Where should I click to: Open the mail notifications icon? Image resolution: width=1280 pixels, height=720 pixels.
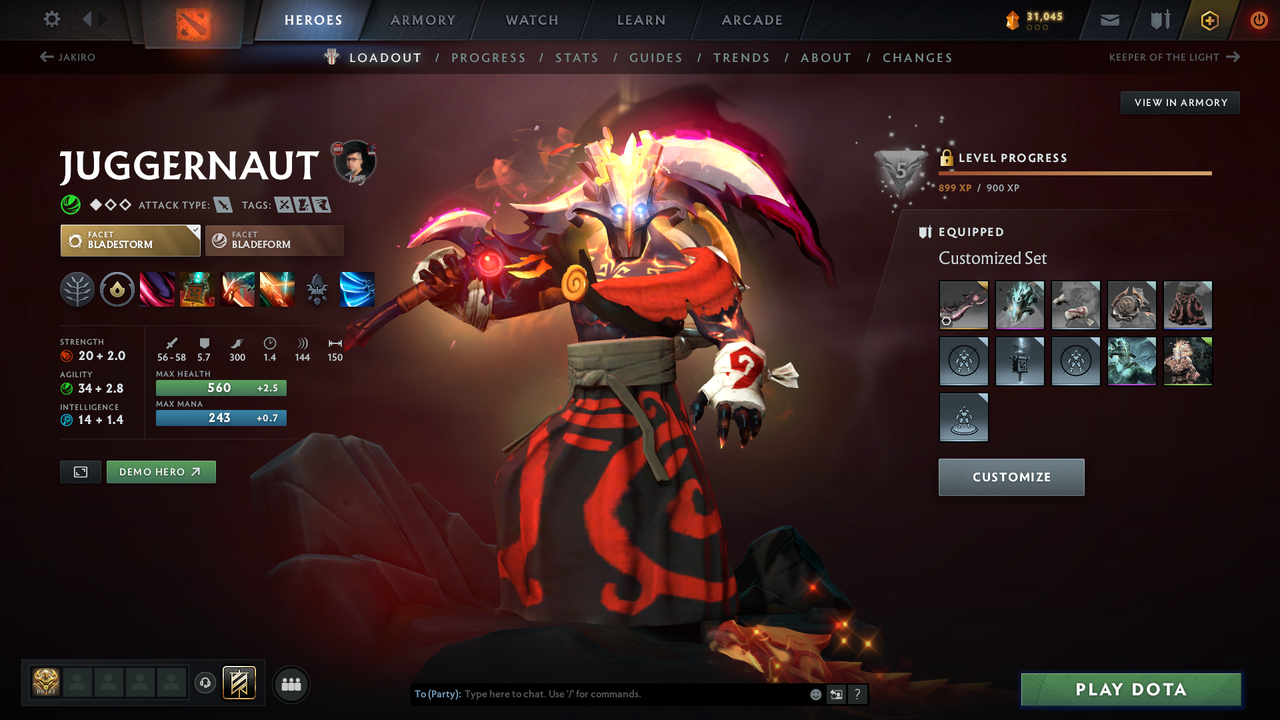point(1111,19)
